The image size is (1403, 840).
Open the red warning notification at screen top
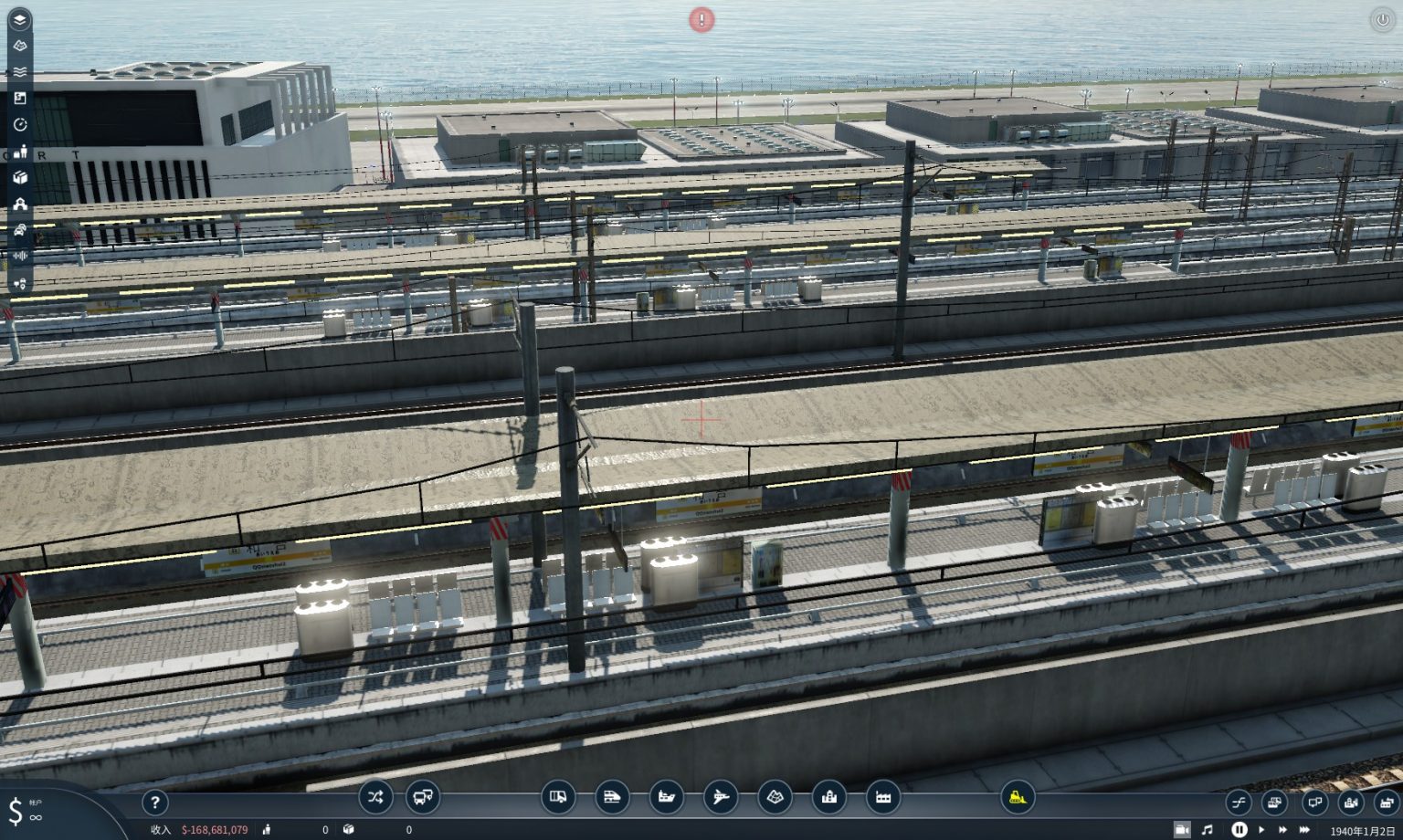pos(701,19)
